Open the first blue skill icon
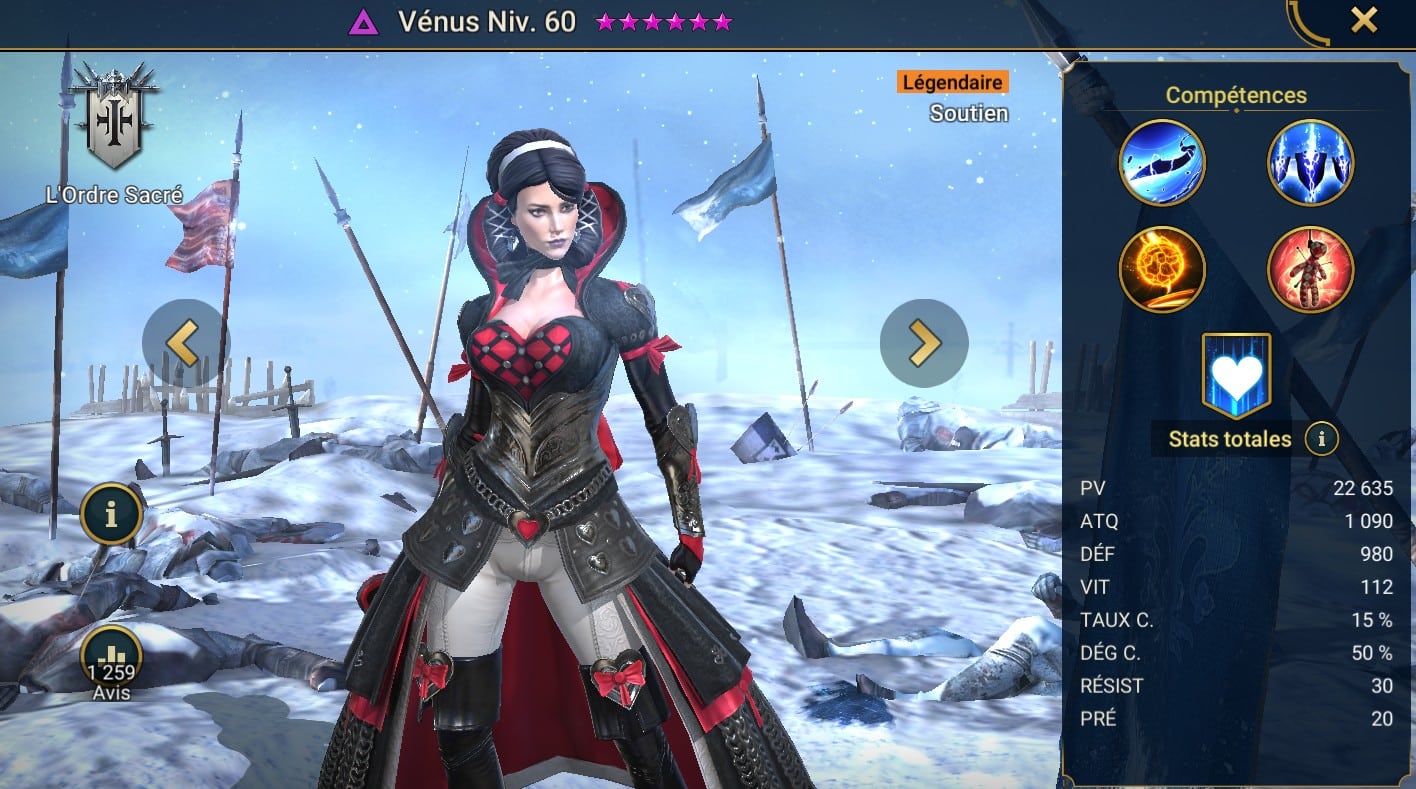This screenshot has height=789, width=1416. (1162, 162)
